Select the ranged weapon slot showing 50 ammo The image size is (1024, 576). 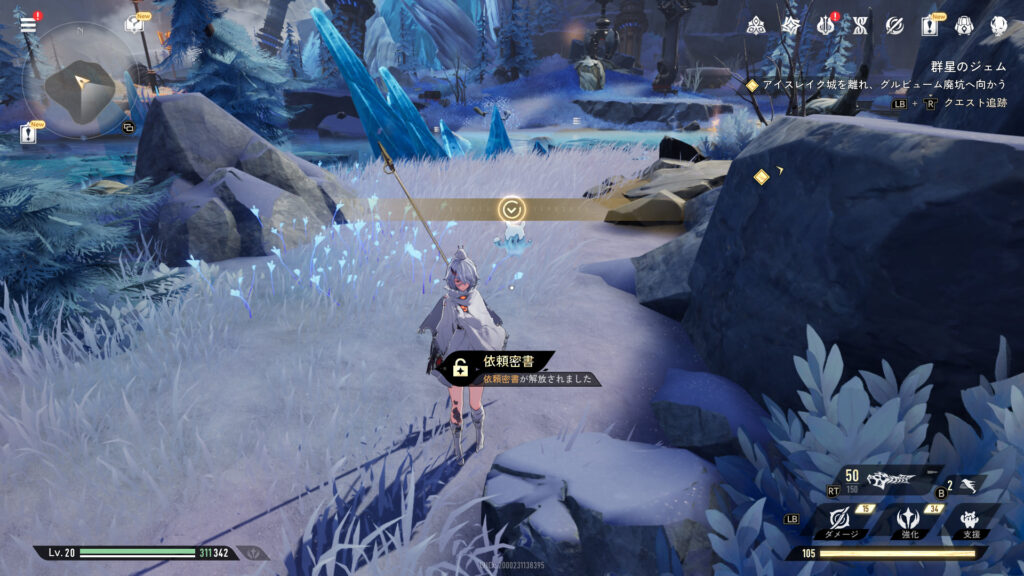point(888,479)
